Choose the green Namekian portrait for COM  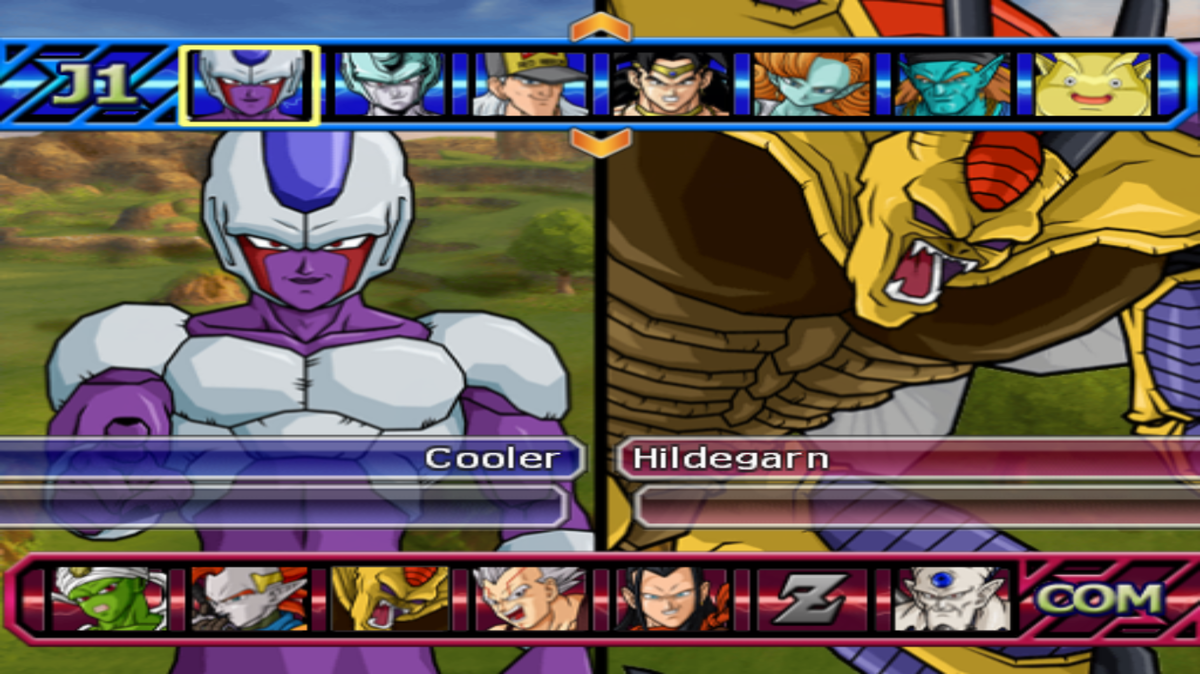pyautogui.click(x=109, y=599)
